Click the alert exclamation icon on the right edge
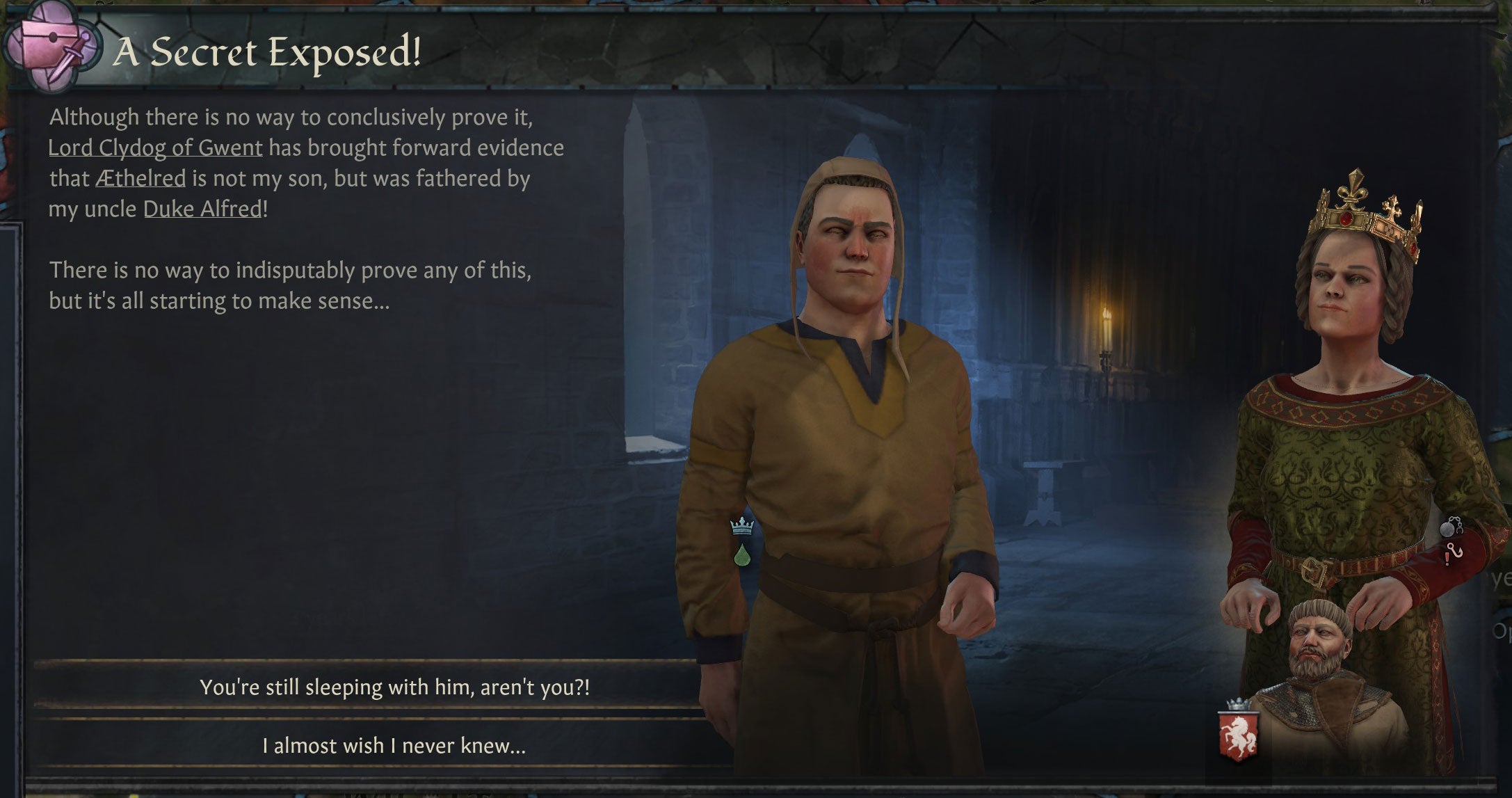Image resolution: width=1512 pixels, height=798 pixels. pyautogui.click(x=1447, y=559)
